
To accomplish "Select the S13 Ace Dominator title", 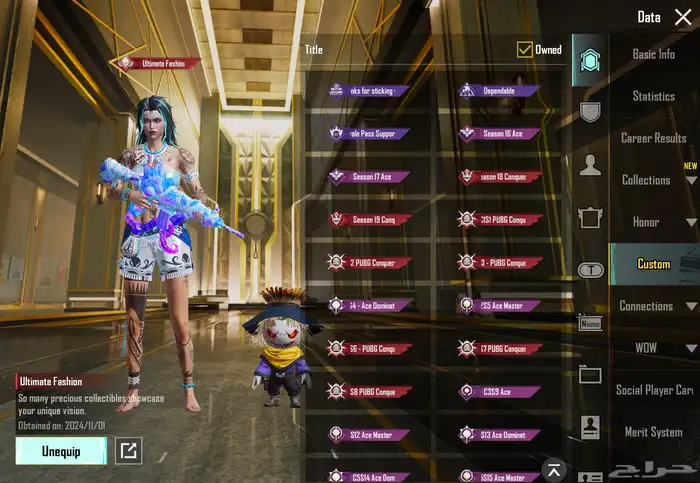I will [x=499, y=435].
